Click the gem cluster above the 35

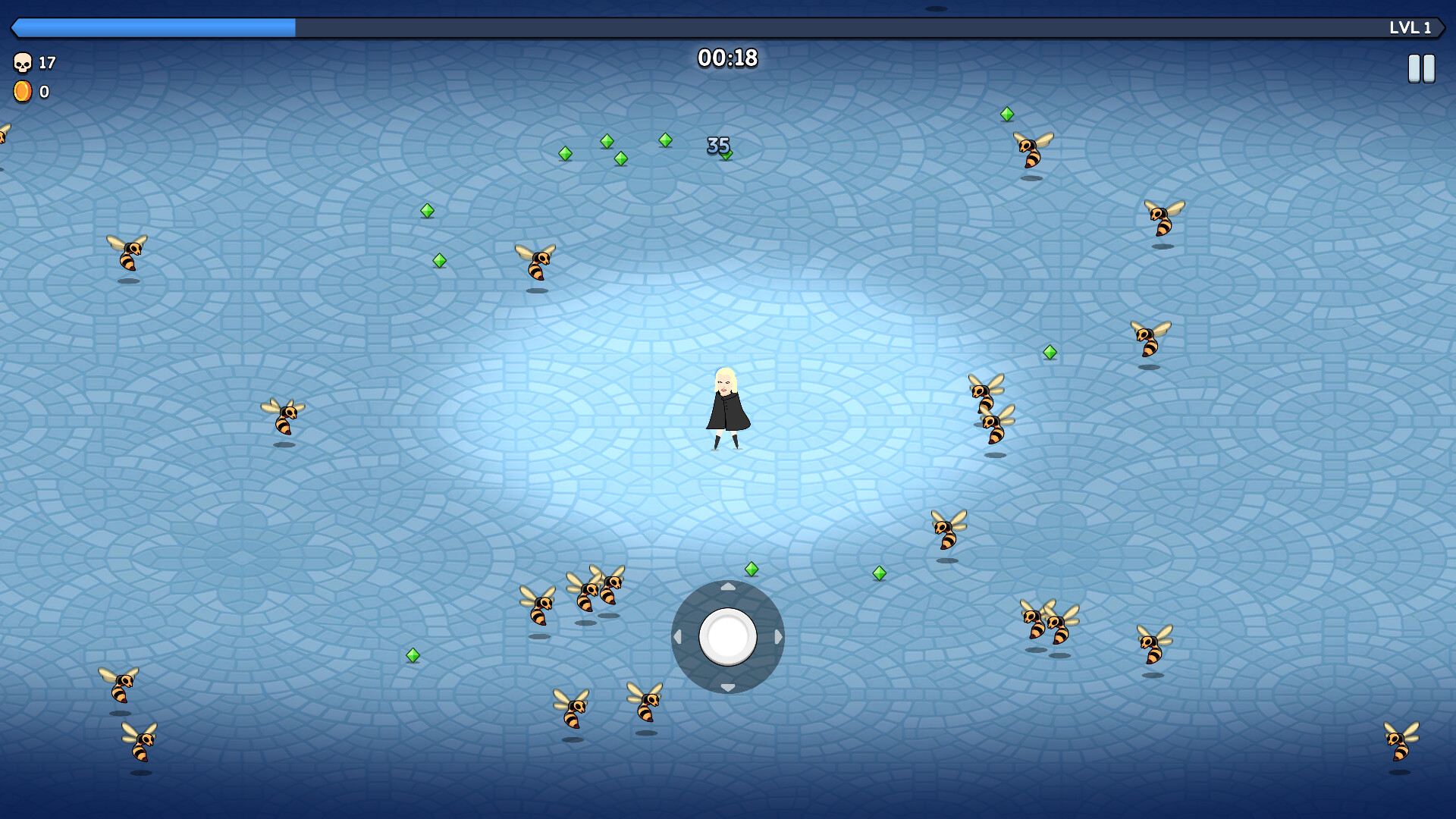(x=613, y=149)
